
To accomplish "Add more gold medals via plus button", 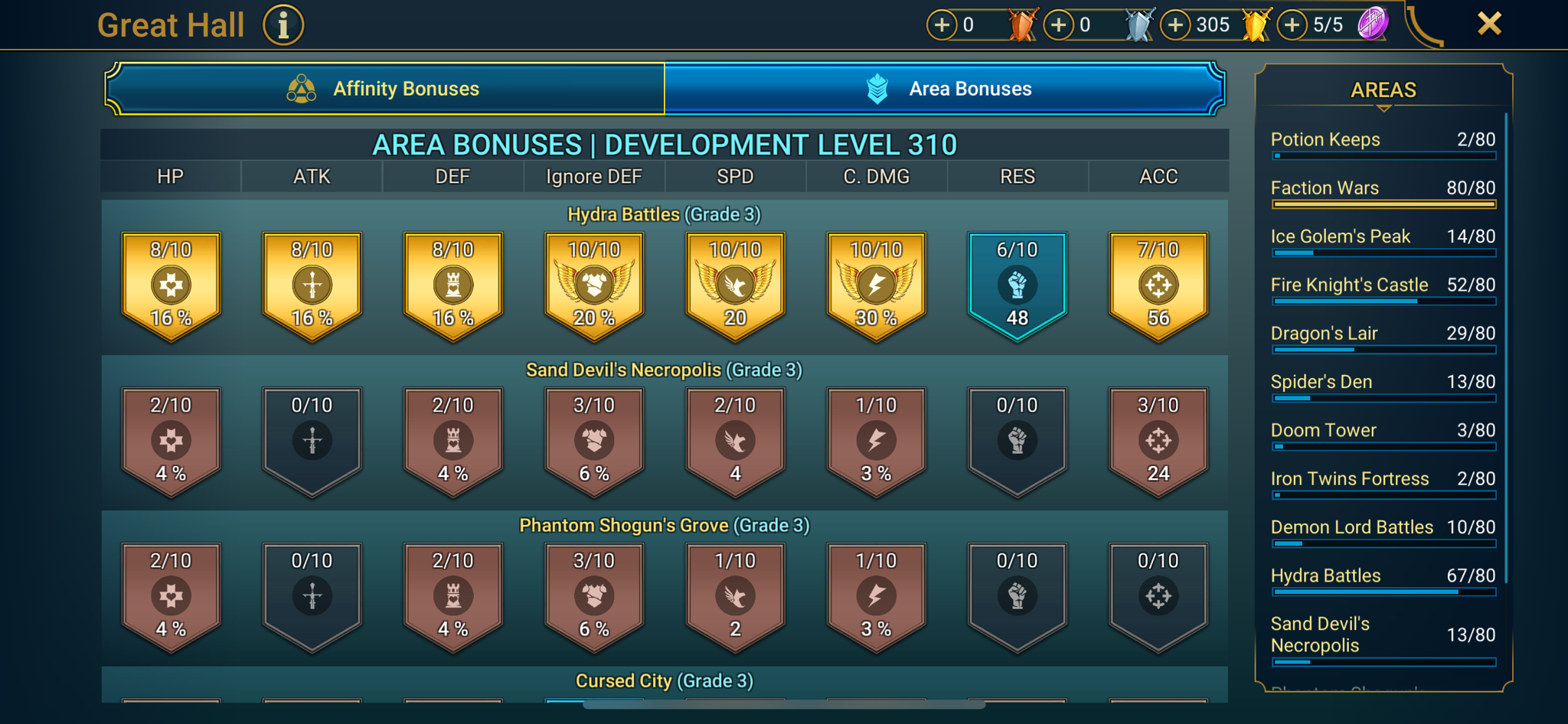I will coord(1175,24).
